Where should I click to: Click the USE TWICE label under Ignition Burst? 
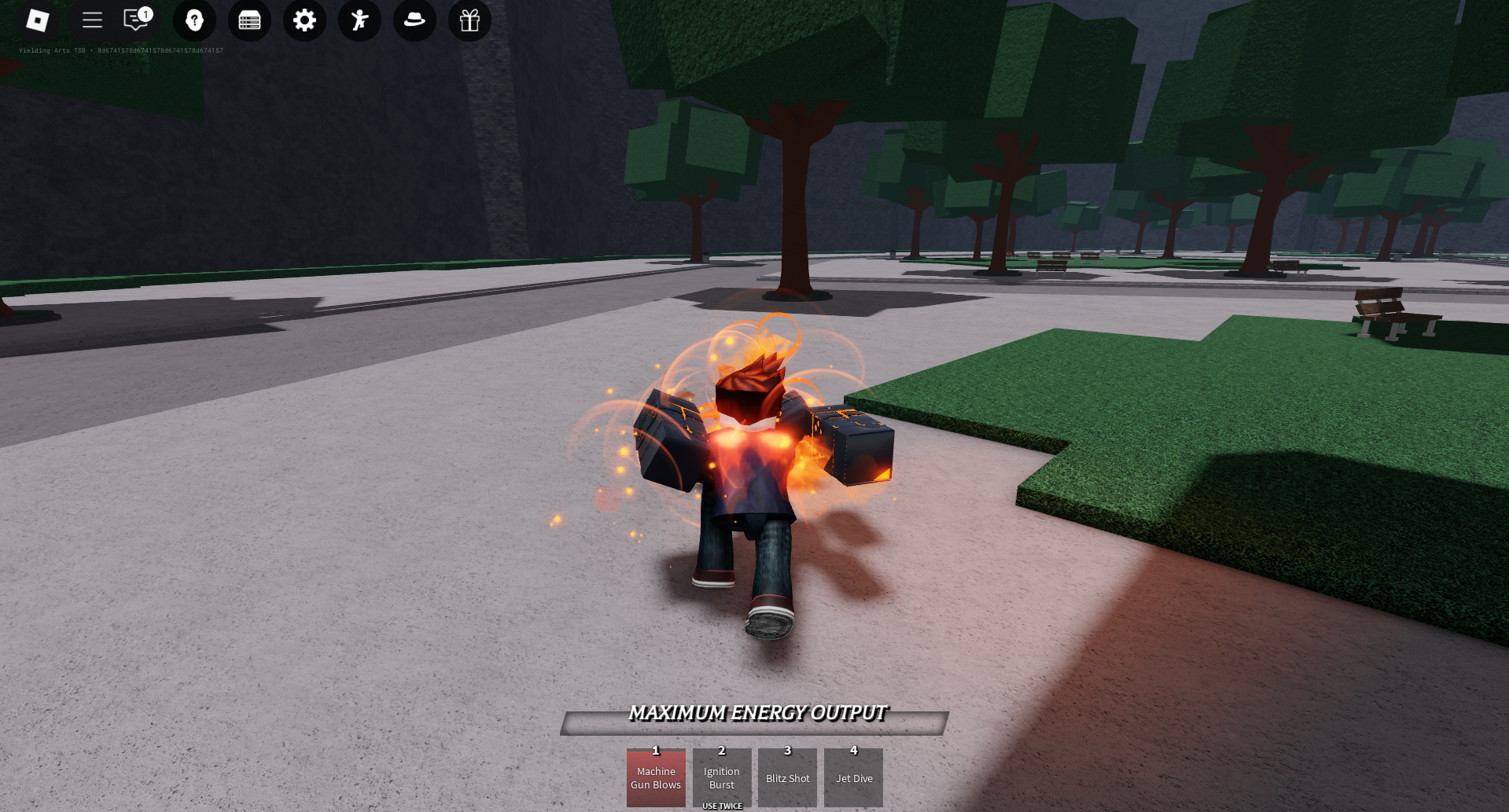pos(721,805)
